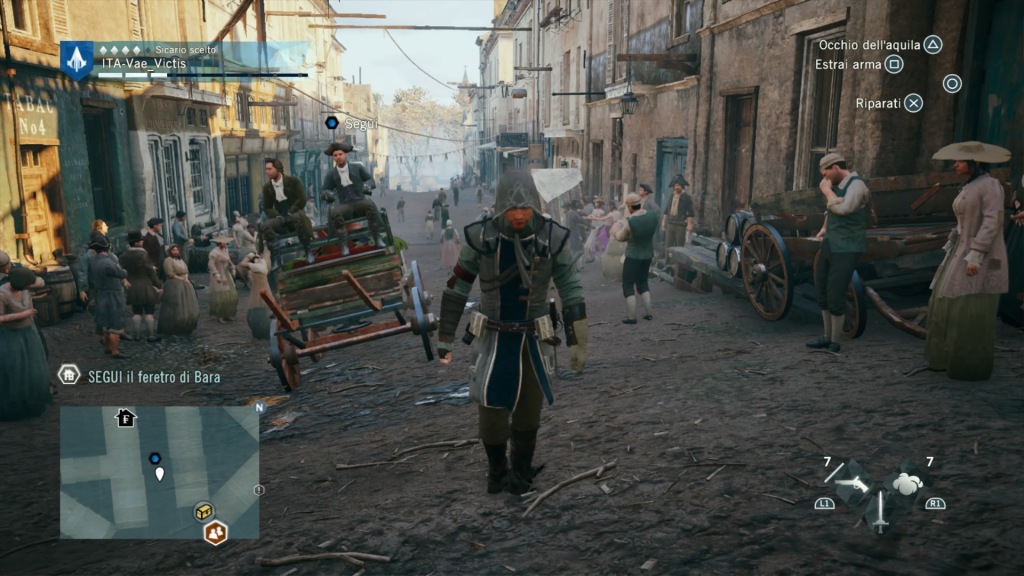Click the house marker on the minimap
The height and width of the screenshot is (576, 1024).
click(126, 417)
